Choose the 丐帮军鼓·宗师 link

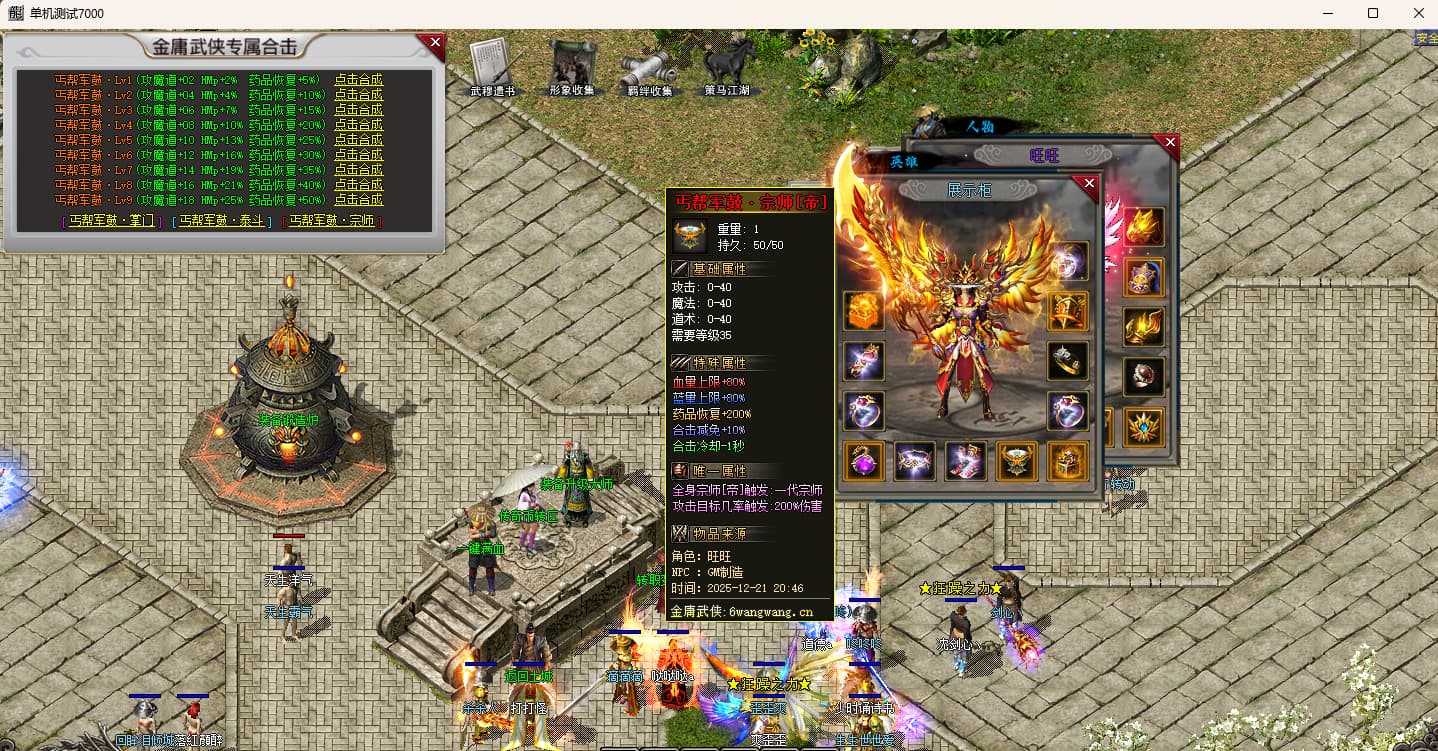coord(332,221)
